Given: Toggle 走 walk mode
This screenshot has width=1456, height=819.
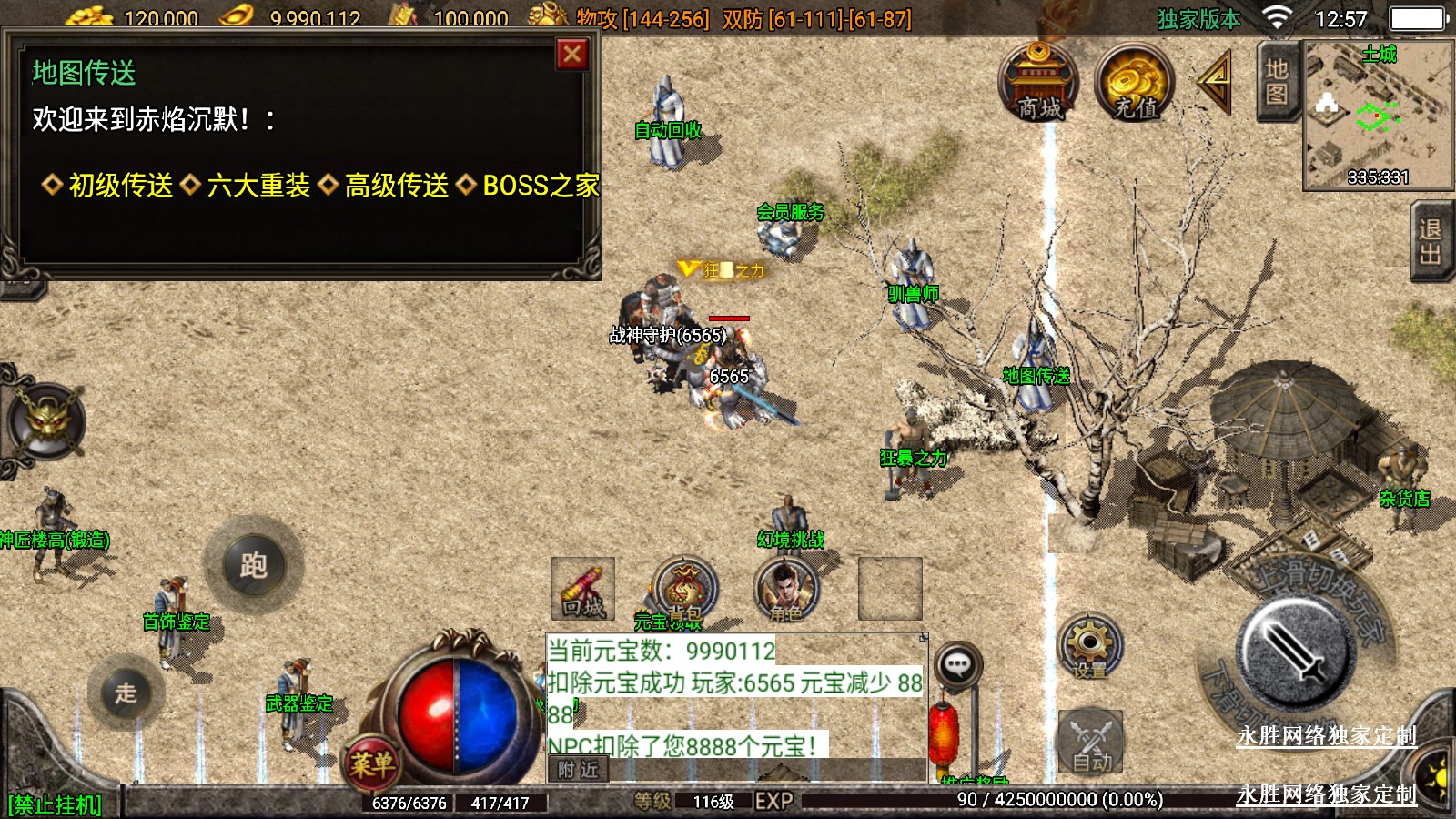Looking at the screenshot, I should coord(126,693).
